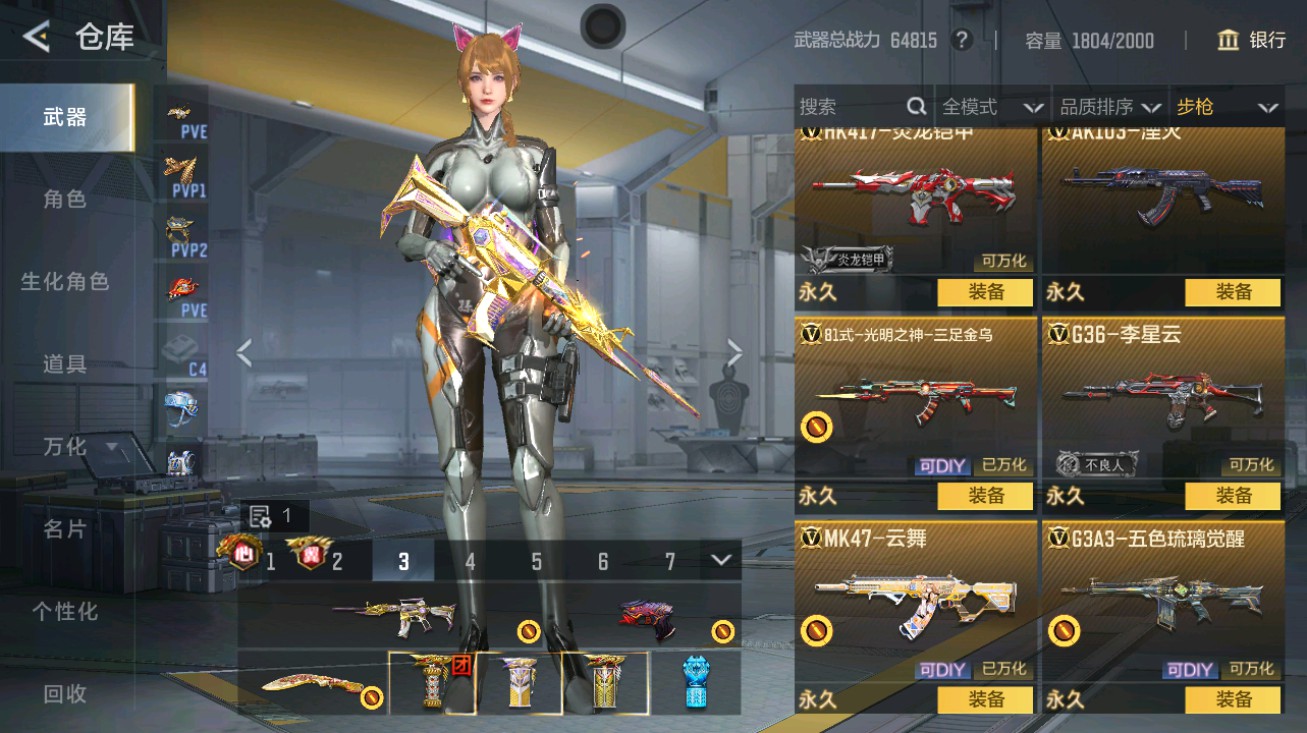Equip the MK47-云舞 rifle
The width and height of the screenshot is (1307, 733).
coord(985,699)
